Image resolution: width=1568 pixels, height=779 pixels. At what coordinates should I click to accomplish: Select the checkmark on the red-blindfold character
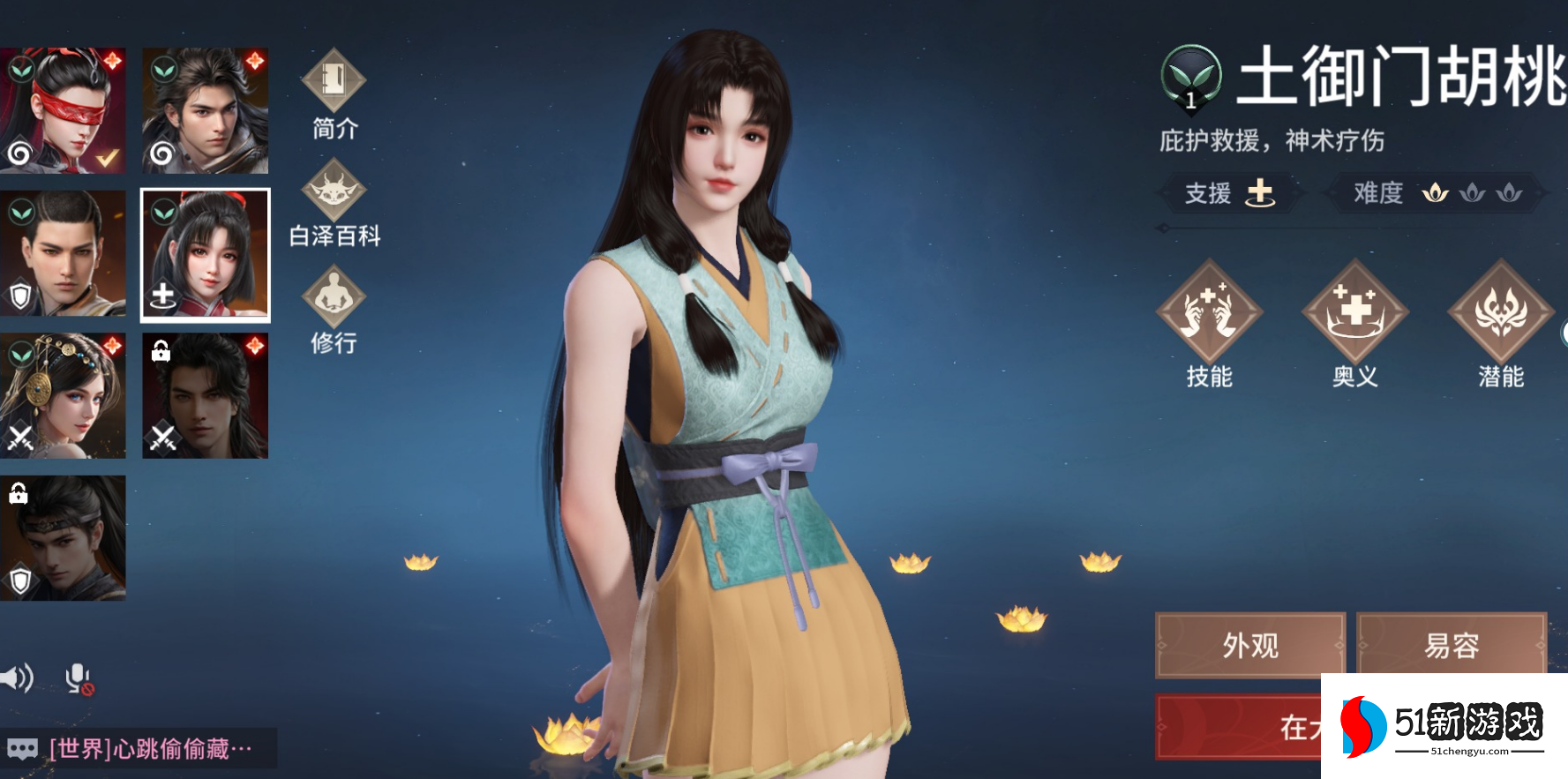(x=106, y=157)
